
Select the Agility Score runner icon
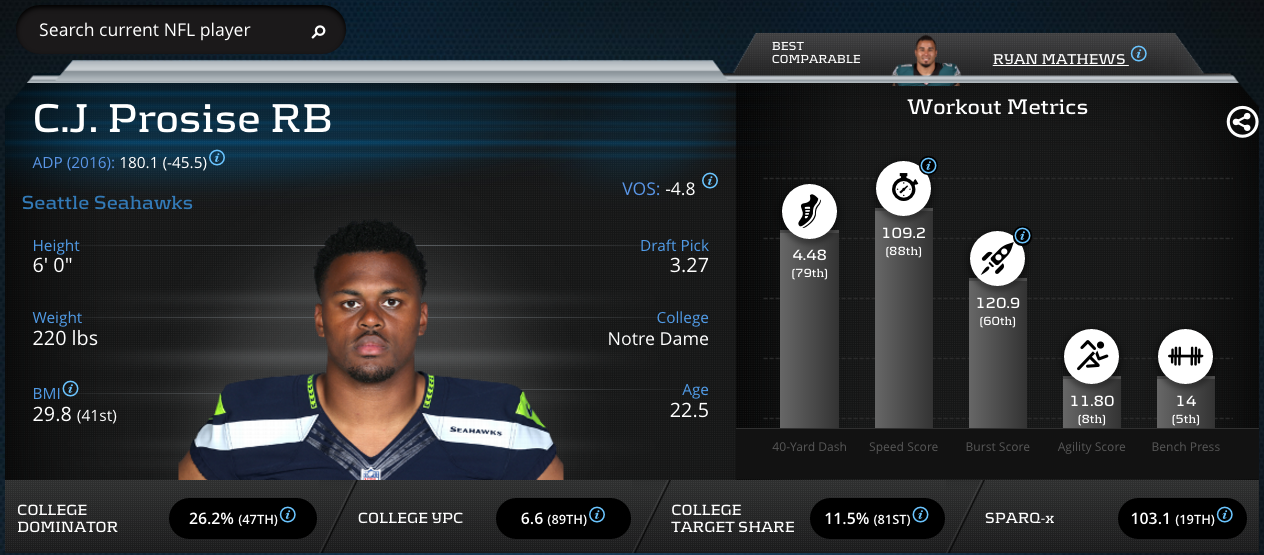[1091, 356]
